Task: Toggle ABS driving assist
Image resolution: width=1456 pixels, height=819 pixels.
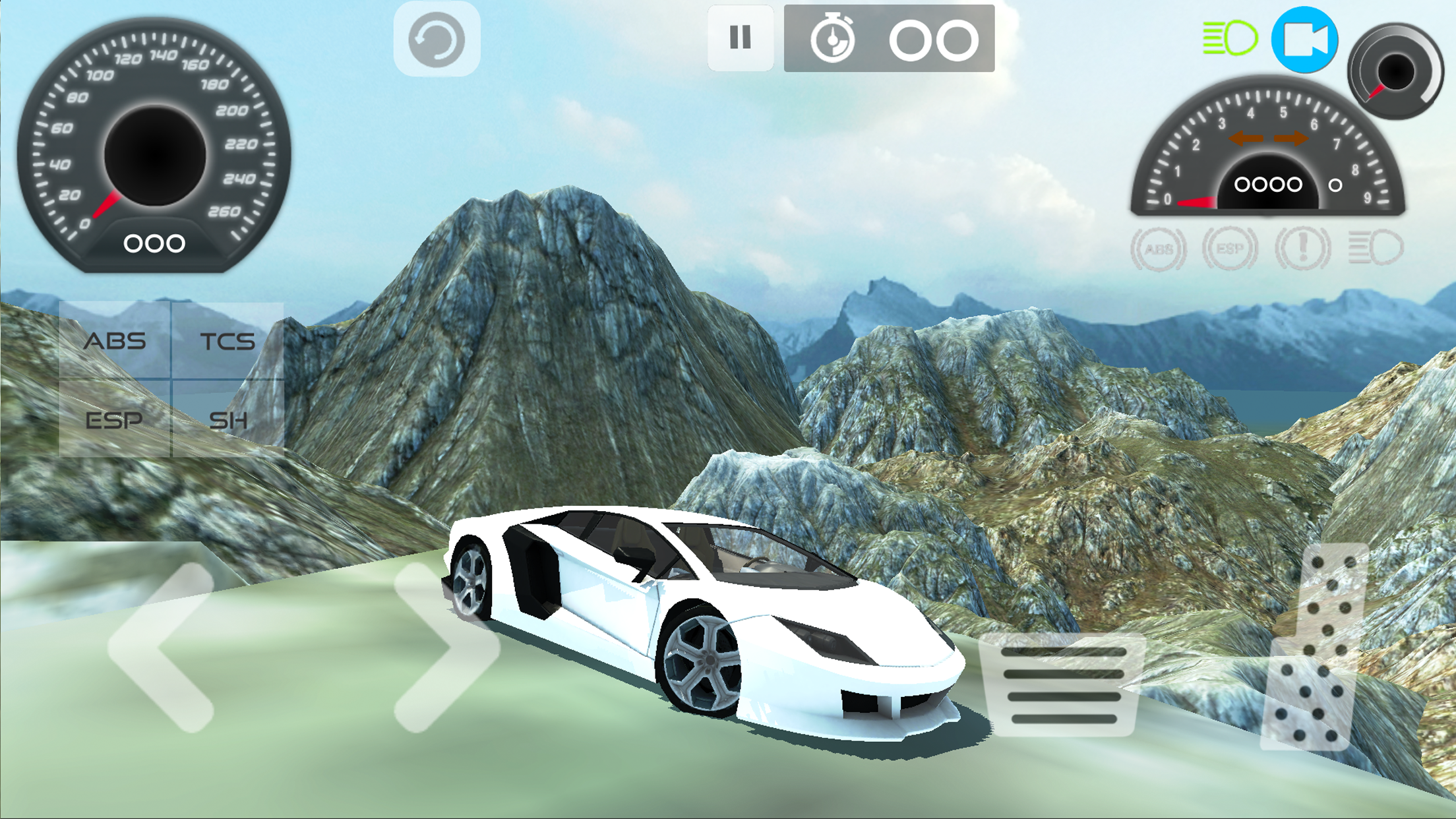Action: tap(115, 341)
